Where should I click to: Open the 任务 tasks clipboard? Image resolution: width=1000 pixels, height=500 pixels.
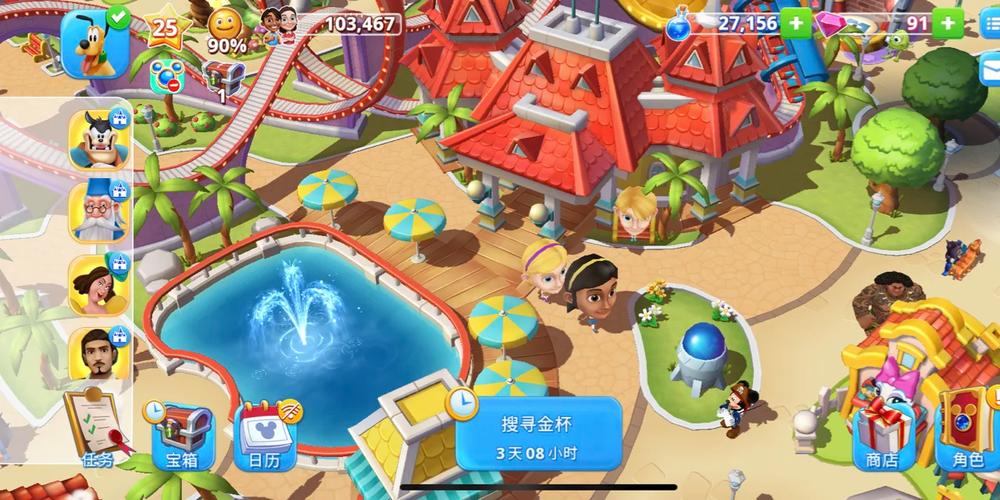pyautogui.click(x=96, y=428)
